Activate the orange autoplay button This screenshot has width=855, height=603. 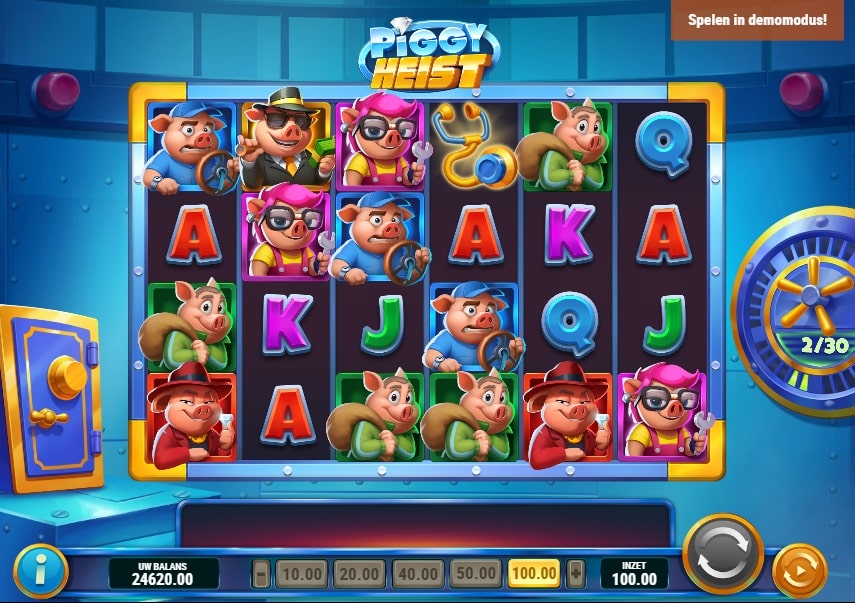[x=800, y=571]
